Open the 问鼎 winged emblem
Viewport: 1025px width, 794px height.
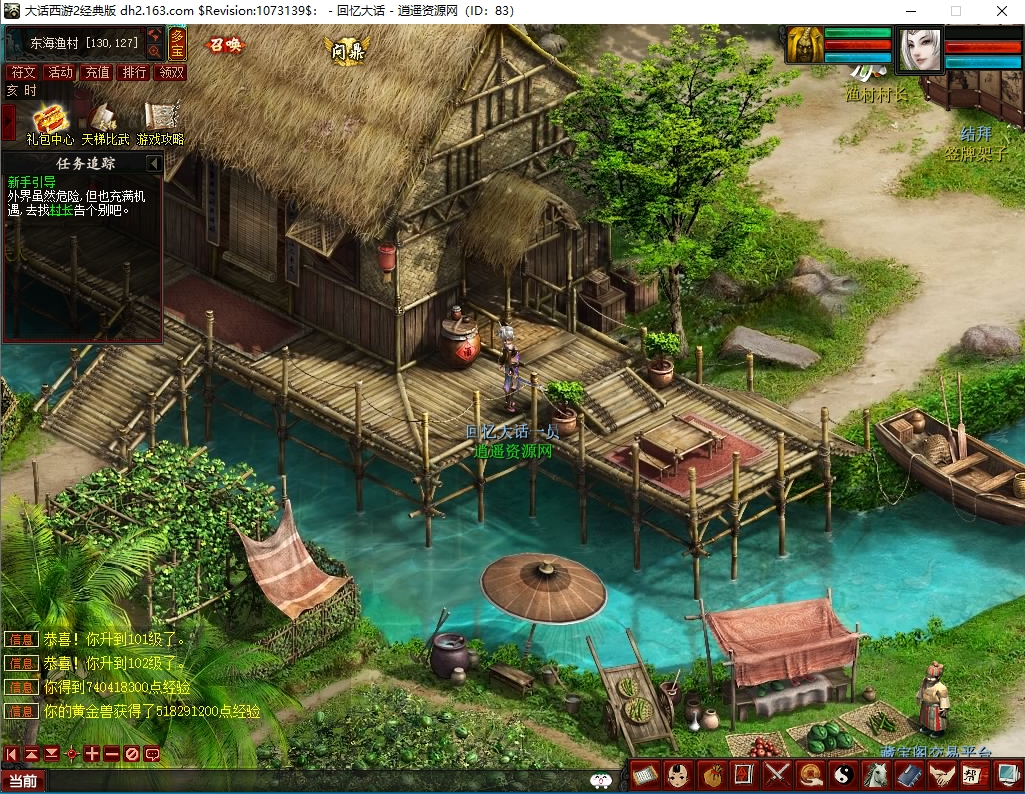347,50
